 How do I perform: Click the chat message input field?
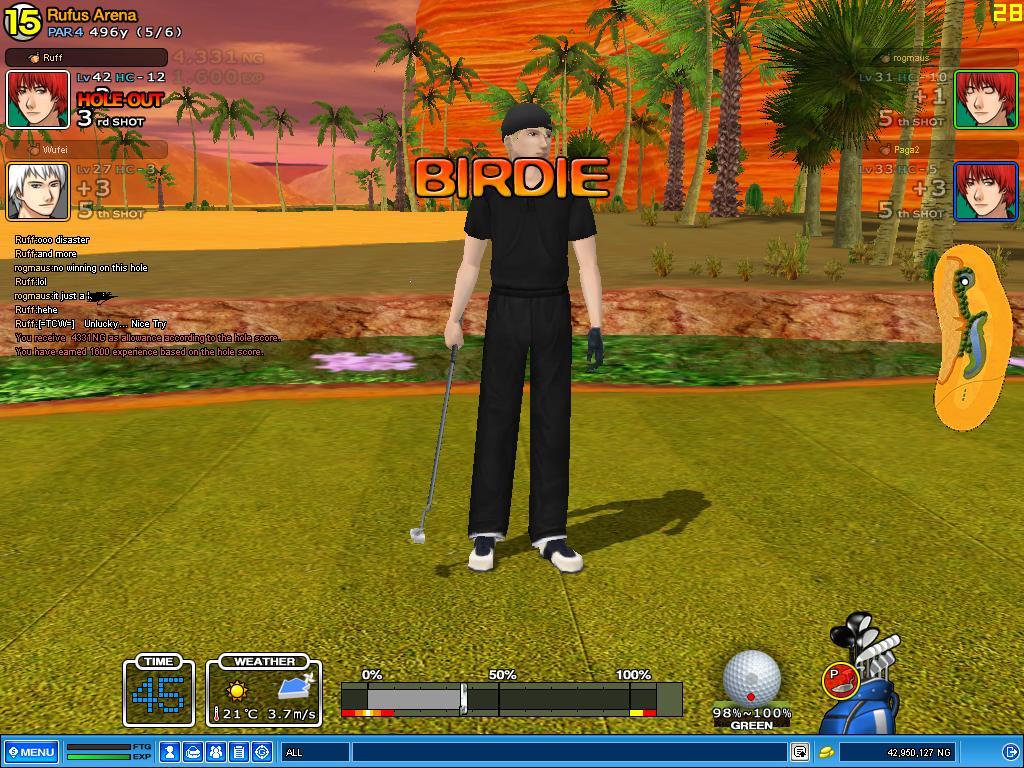click(x=568, y=752)
